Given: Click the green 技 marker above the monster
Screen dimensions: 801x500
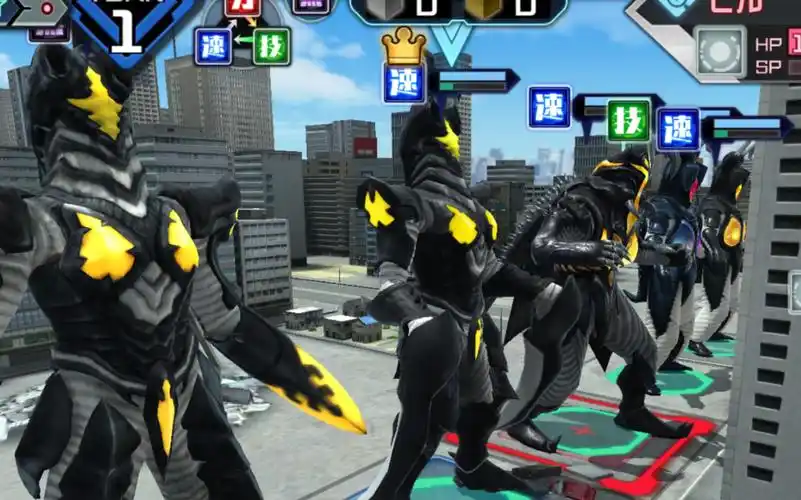Looking at the screenshot, I should tap(628, 120).
